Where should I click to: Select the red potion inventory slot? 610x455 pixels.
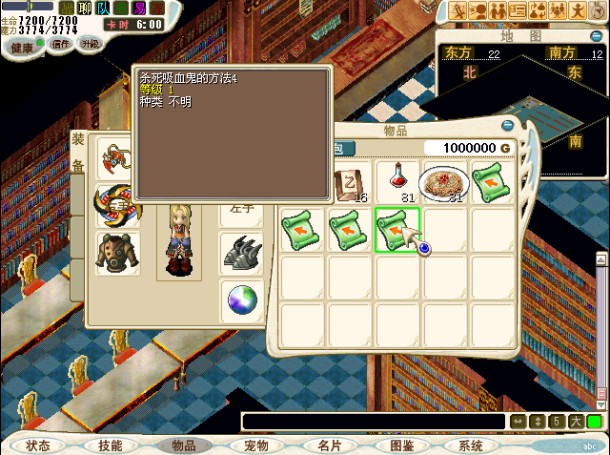tap(397, 182)
